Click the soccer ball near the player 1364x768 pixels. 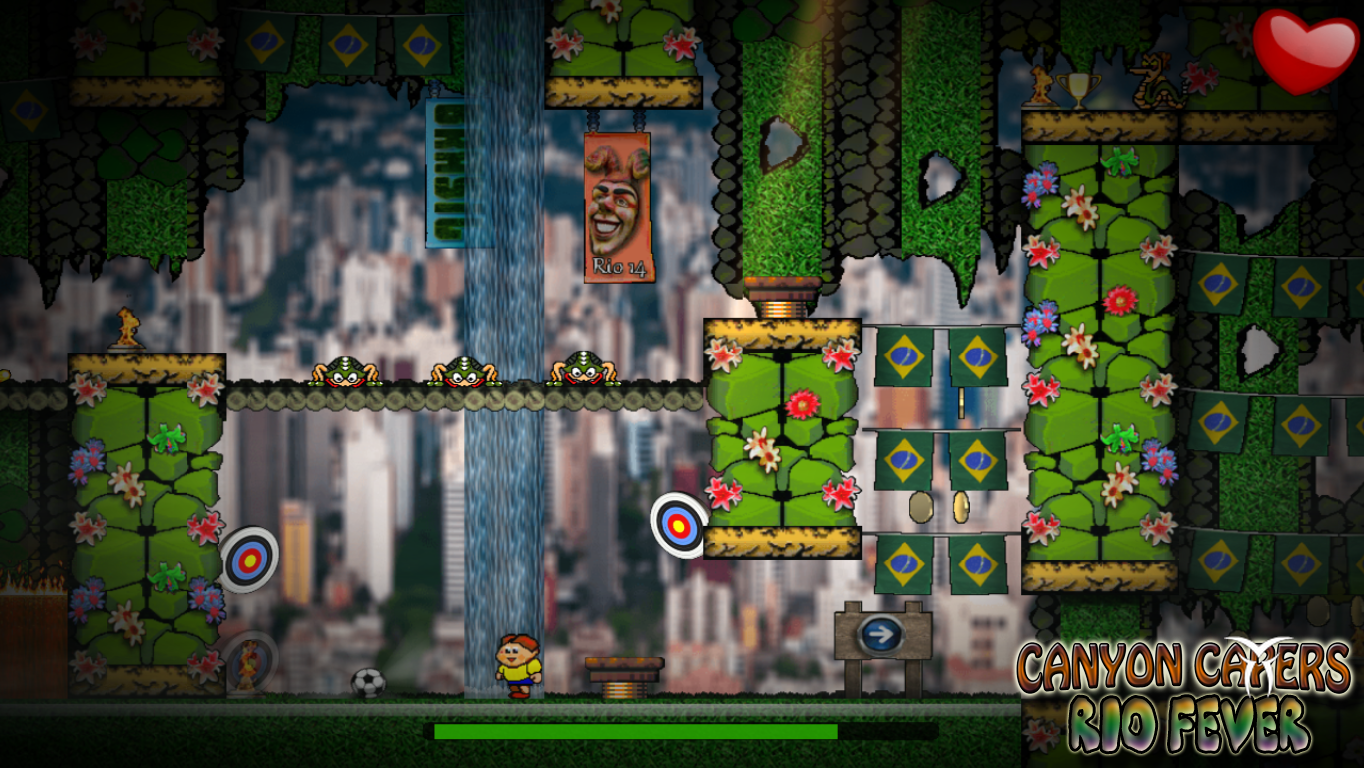pos(367,680)
